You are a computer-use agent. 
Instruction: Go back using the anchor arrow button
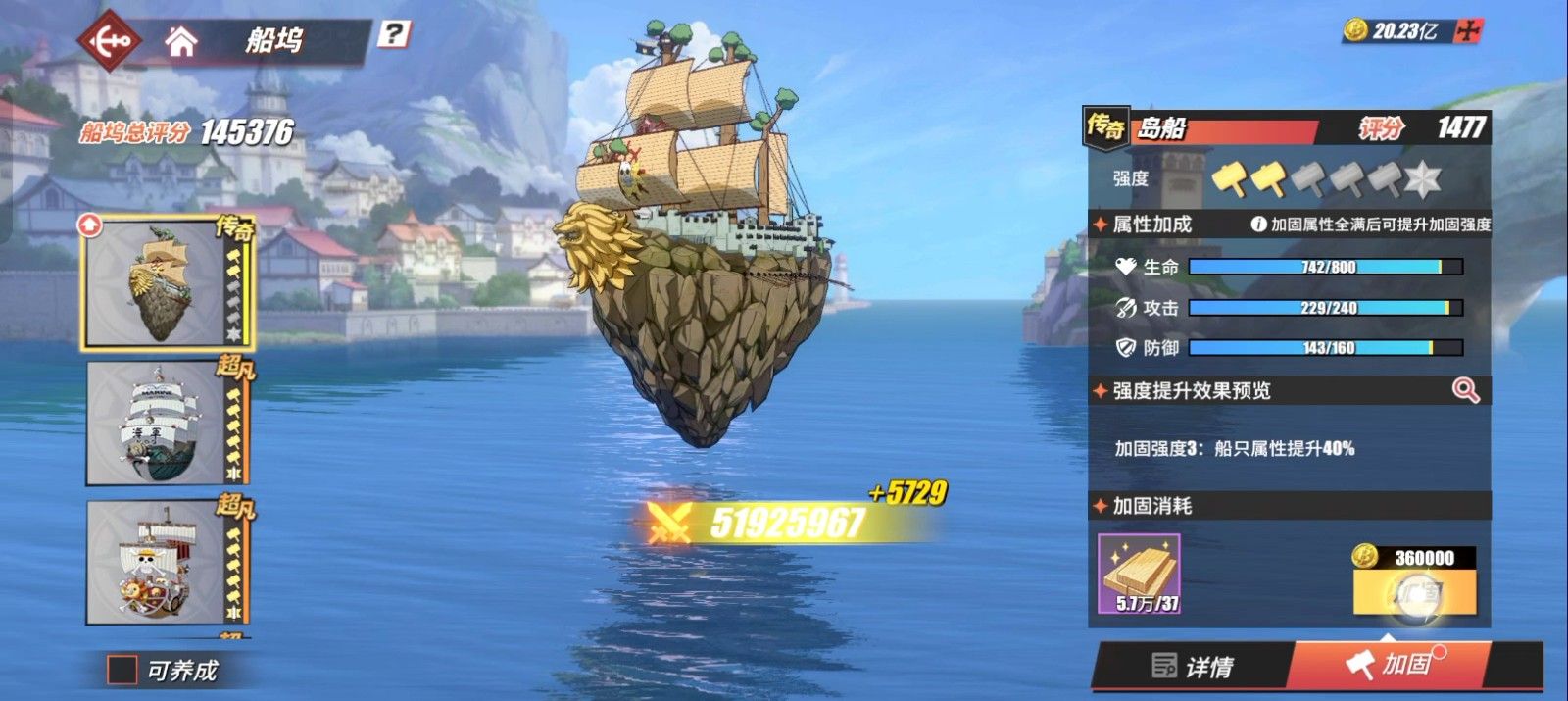click(x=110, y=41)
